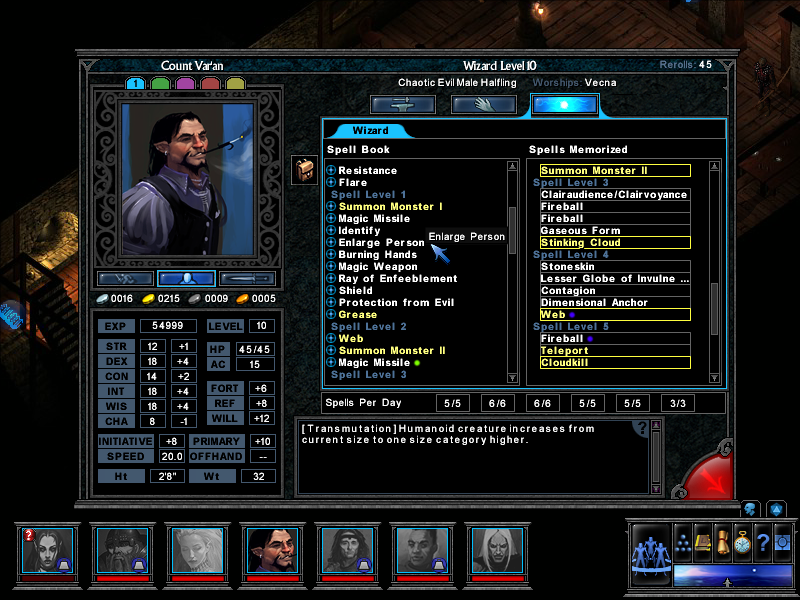Viewport: 800px width, 600px height.
Task: Click the toolbar question mark help button
Action: [763, 541]
